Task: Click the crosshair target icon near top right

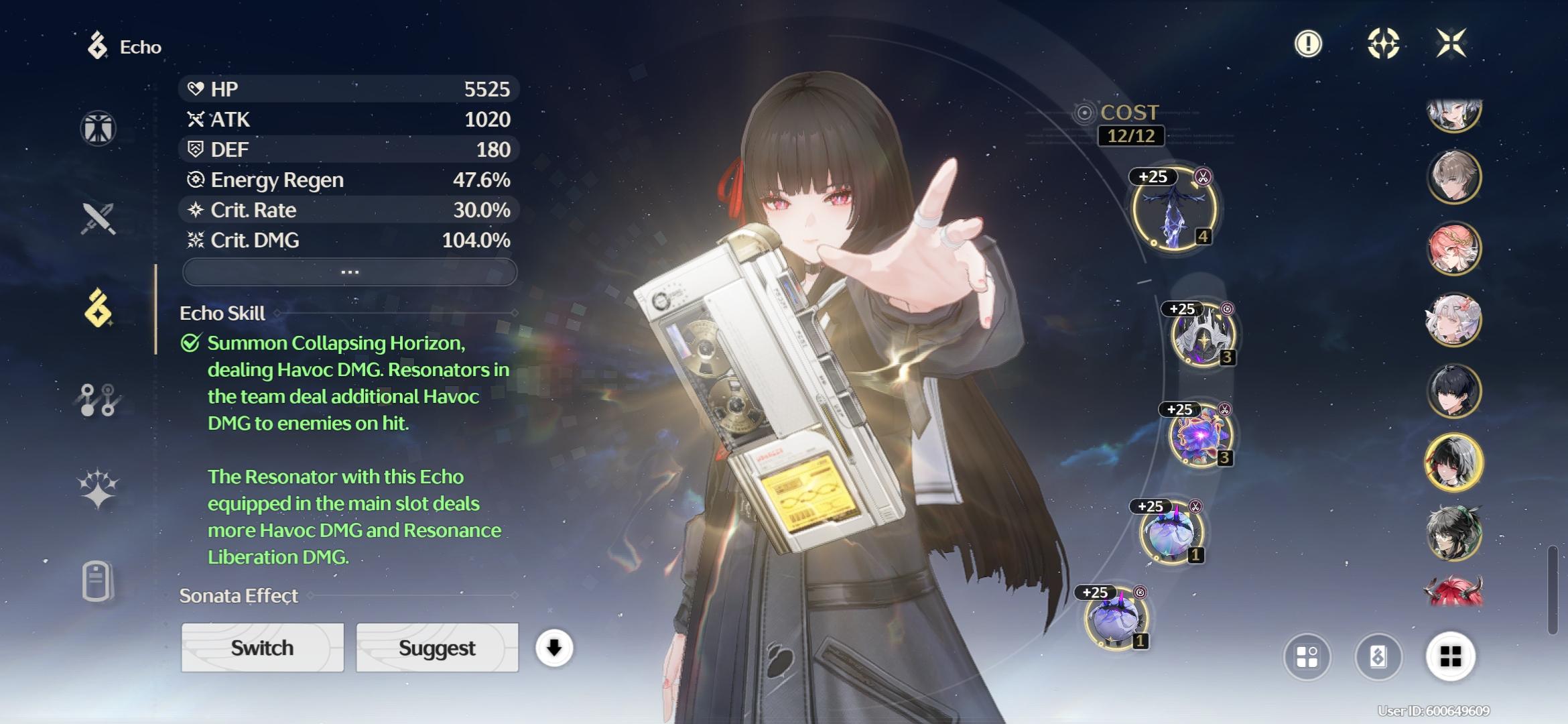Action: click(1383, 44)
